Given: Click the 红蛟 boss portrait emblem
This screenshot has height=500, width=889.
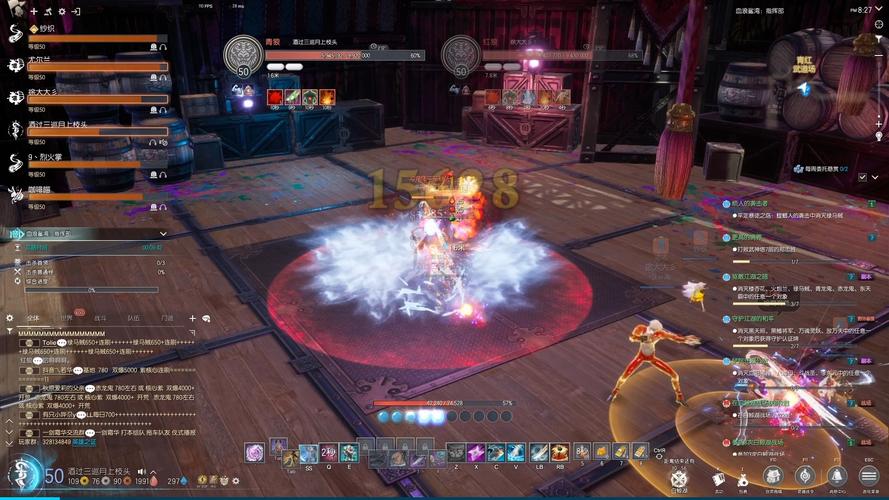Looking at the screenshot, I should point(461,55).
